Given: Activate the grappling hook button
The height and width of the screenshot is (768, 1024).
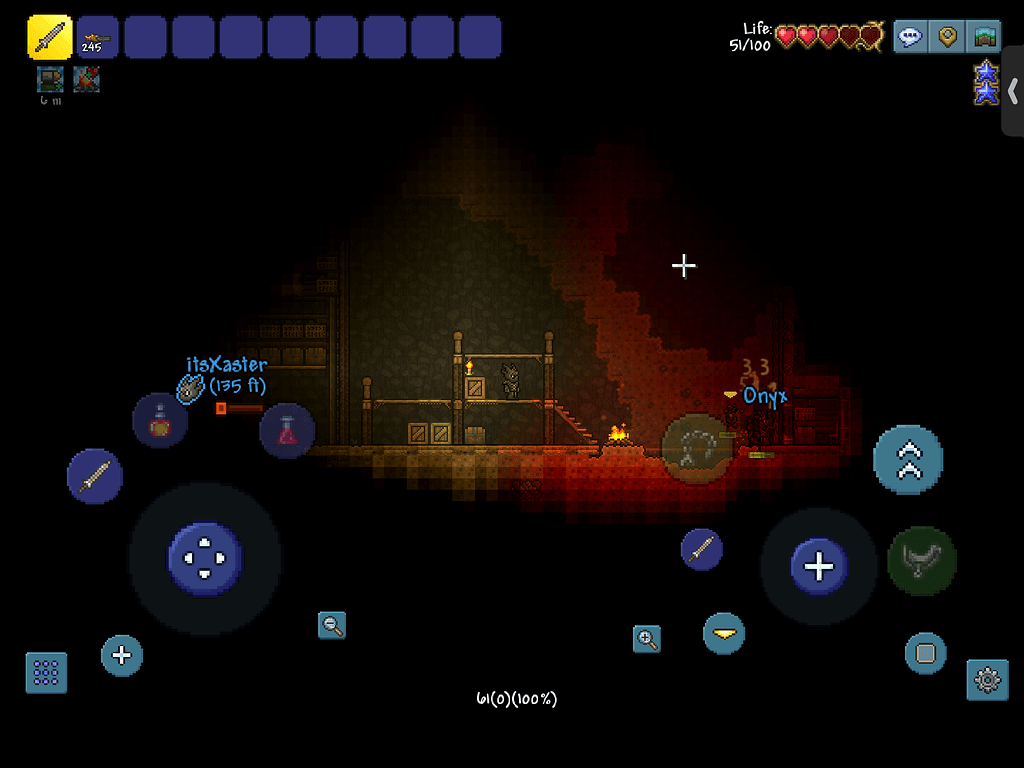Looking at the screenshot, I should coord(922,561).
